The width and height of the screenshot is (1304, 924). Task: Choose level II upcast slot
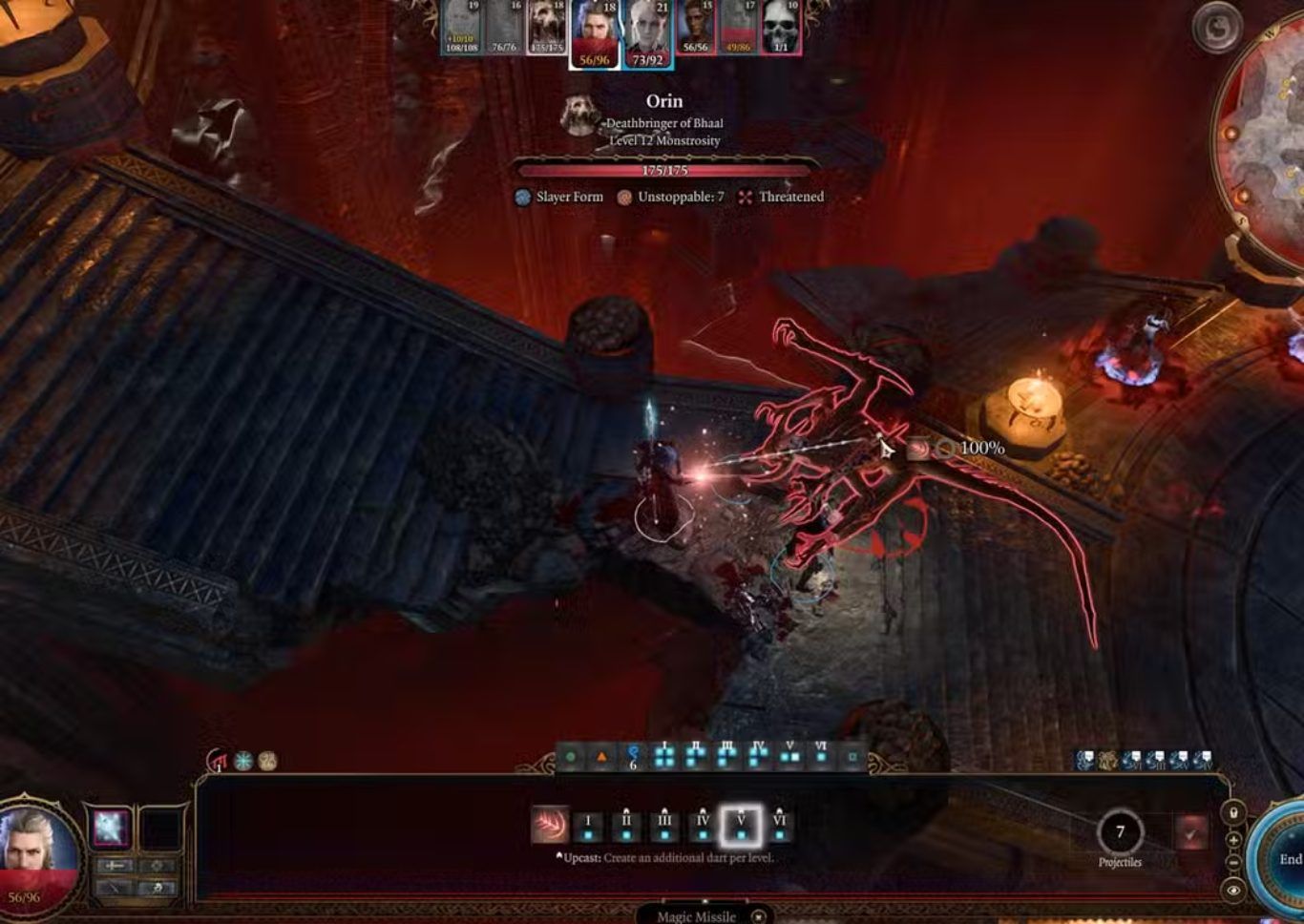coord(626,826)
